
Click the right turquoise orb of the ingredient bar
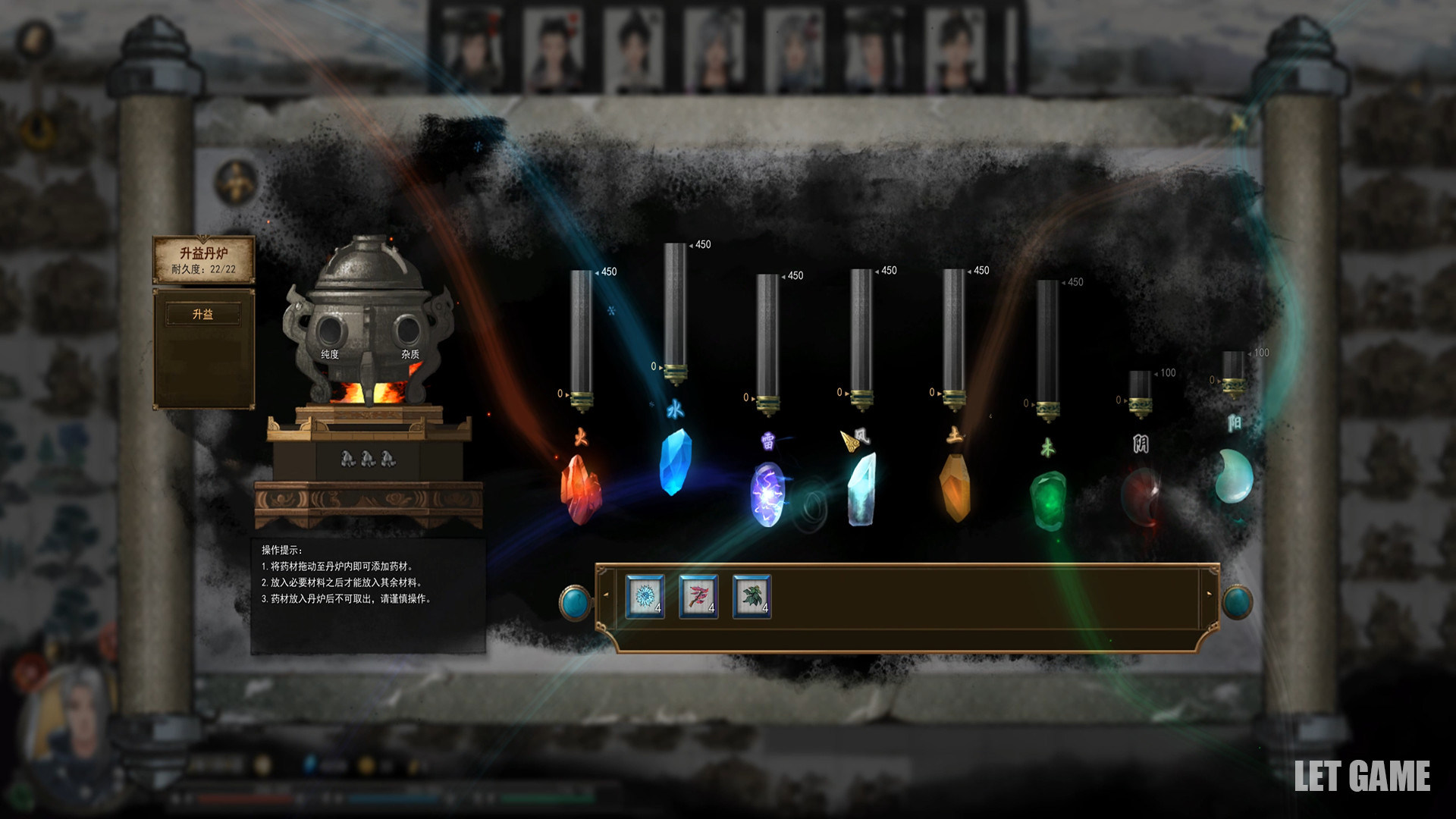point(1237,603)
